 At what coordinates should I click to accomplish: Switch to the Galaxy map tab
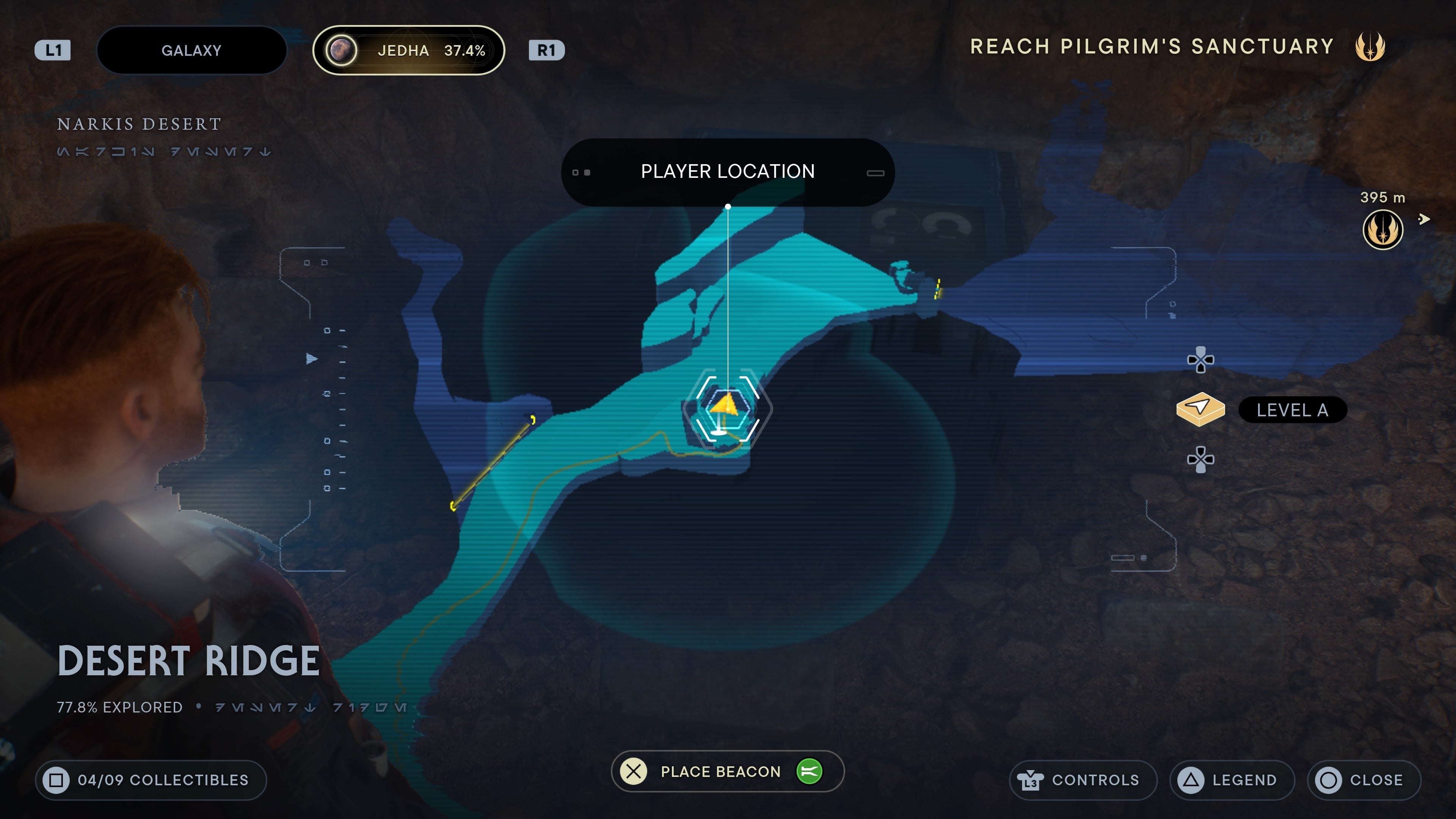(x=191, y=50)
